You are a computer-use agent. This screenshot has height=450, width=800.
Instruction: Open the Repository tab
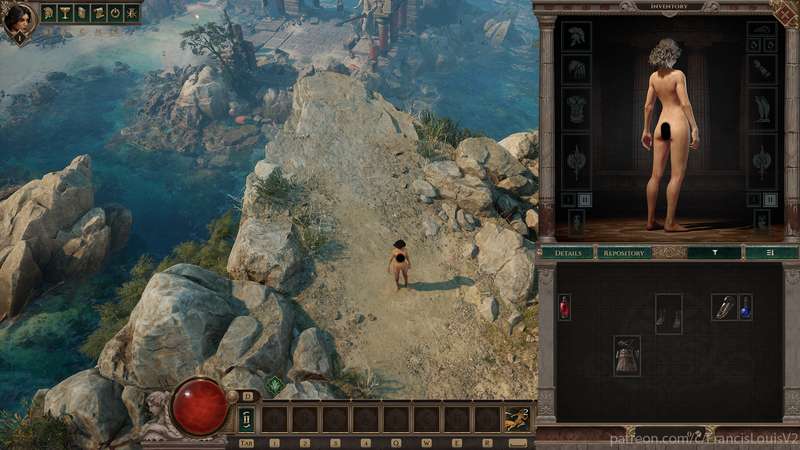(624, 253)
